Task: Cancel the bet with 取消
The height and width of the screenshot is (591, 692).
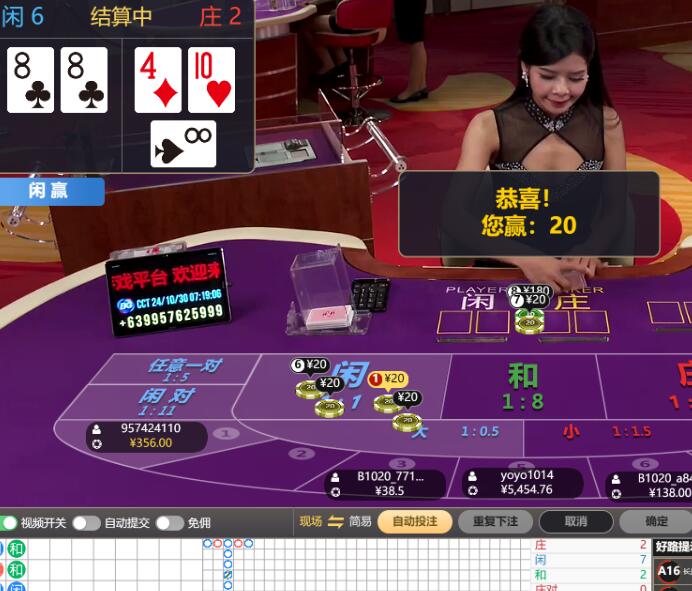Action: point(575,521)
